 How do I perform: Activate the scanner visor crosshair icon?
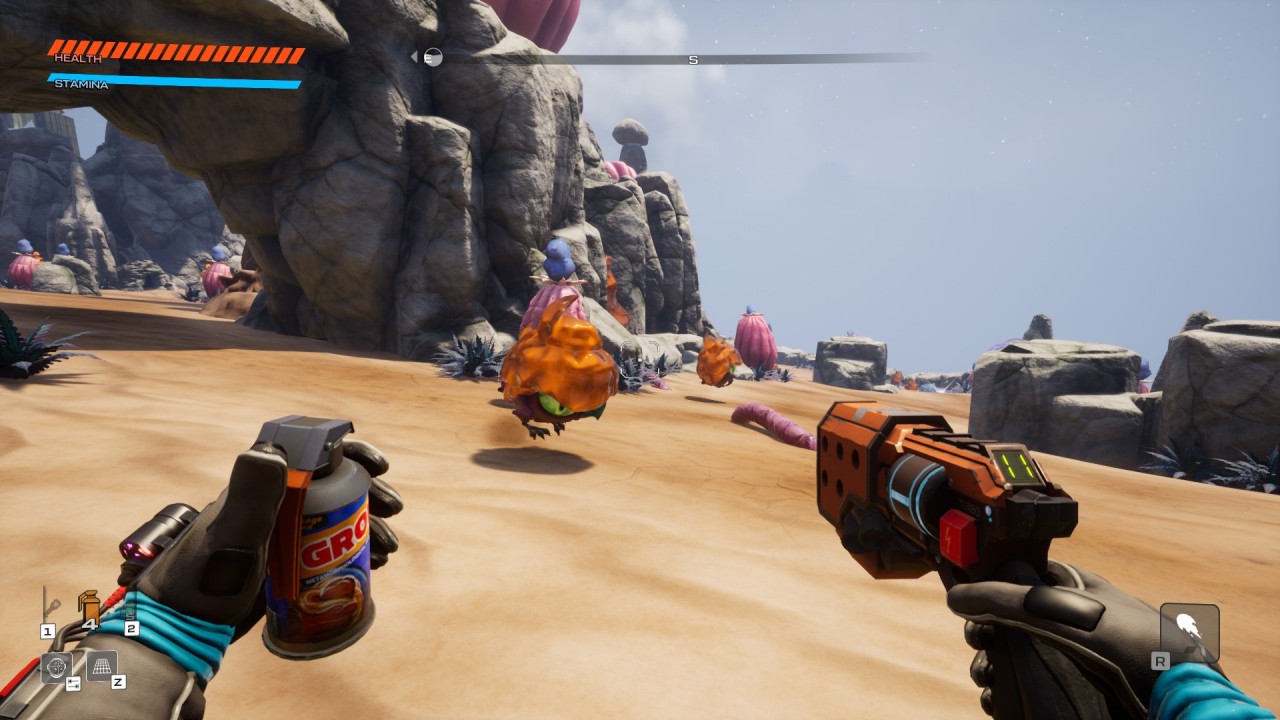tap(56, 666)
